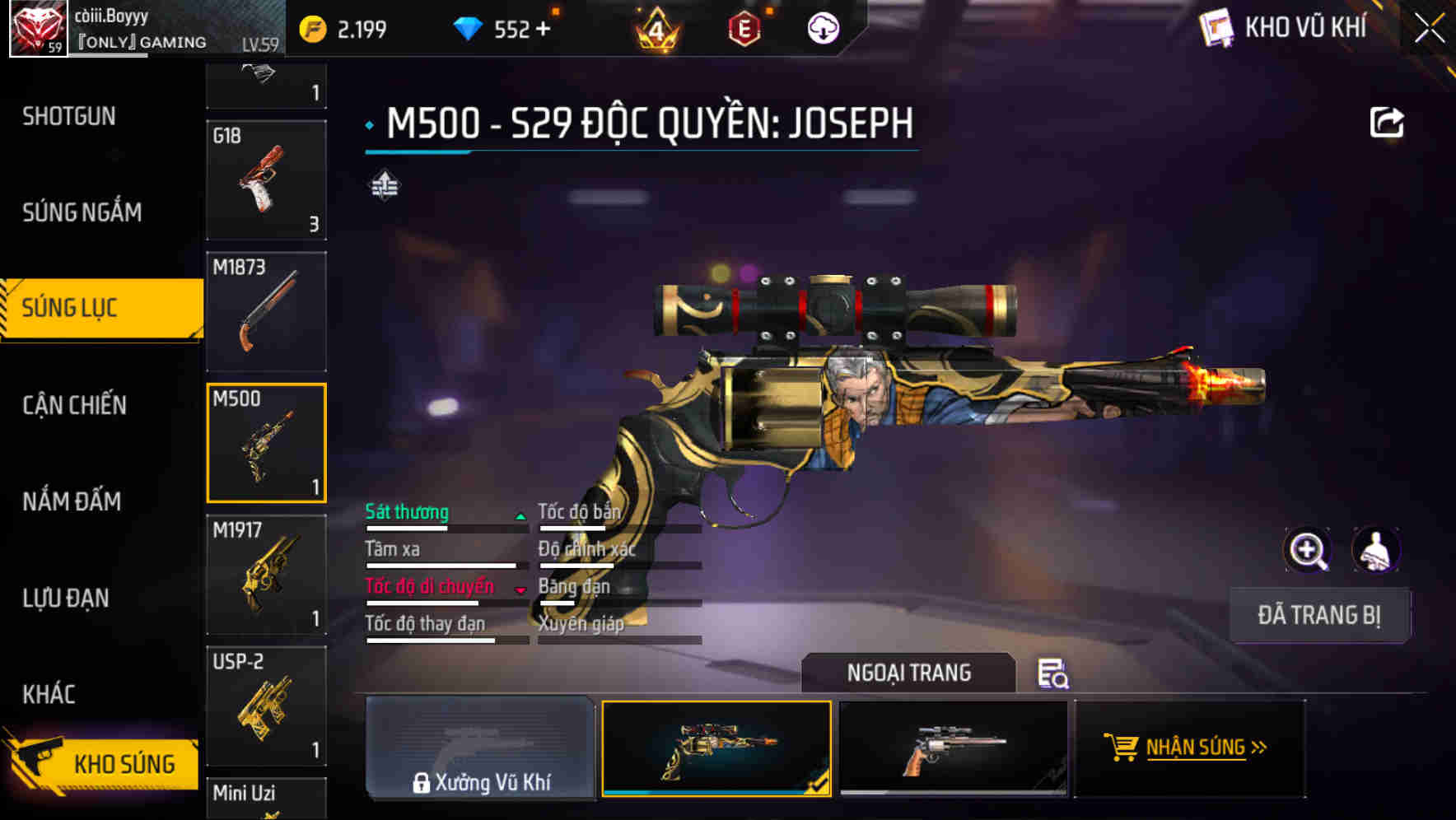Select the character model preview icon
The height and width of the screenshot is (820, 1456).
[x=1377, y=550]
